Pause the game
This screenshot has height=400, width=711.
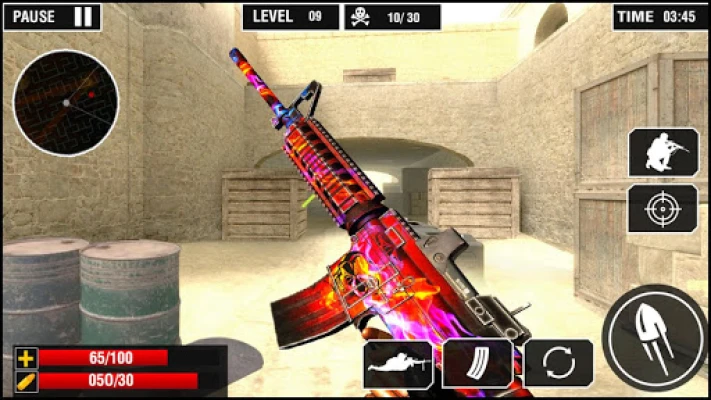52,16
